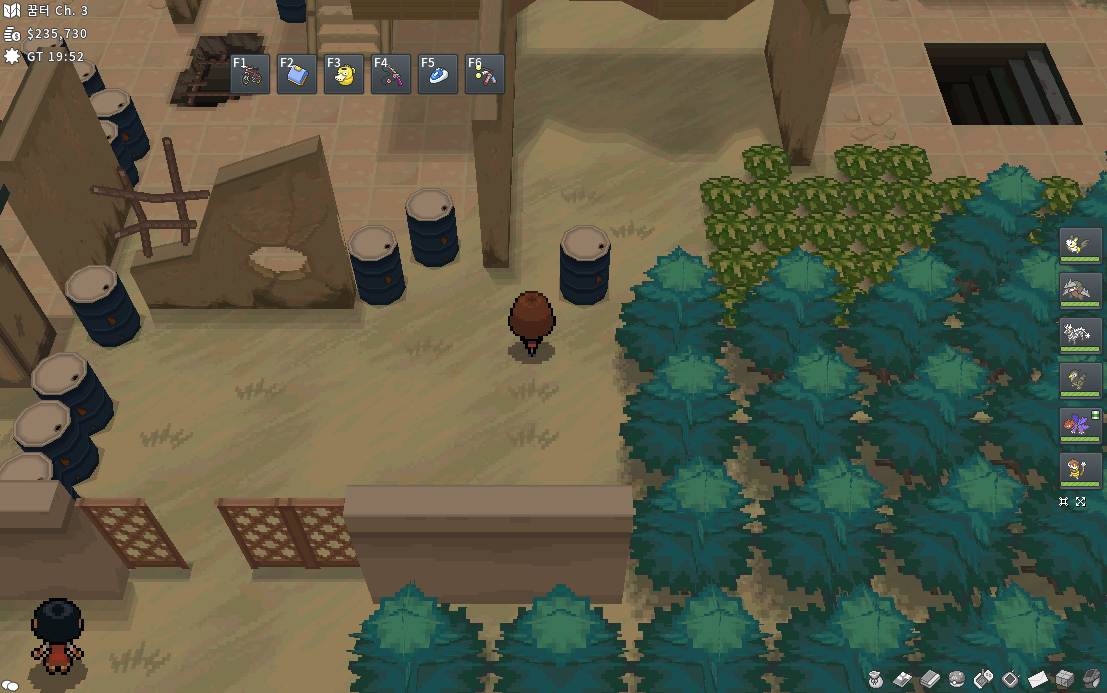
Task: Select Zebstrika in the party list
Action: tap(1080, 336)
